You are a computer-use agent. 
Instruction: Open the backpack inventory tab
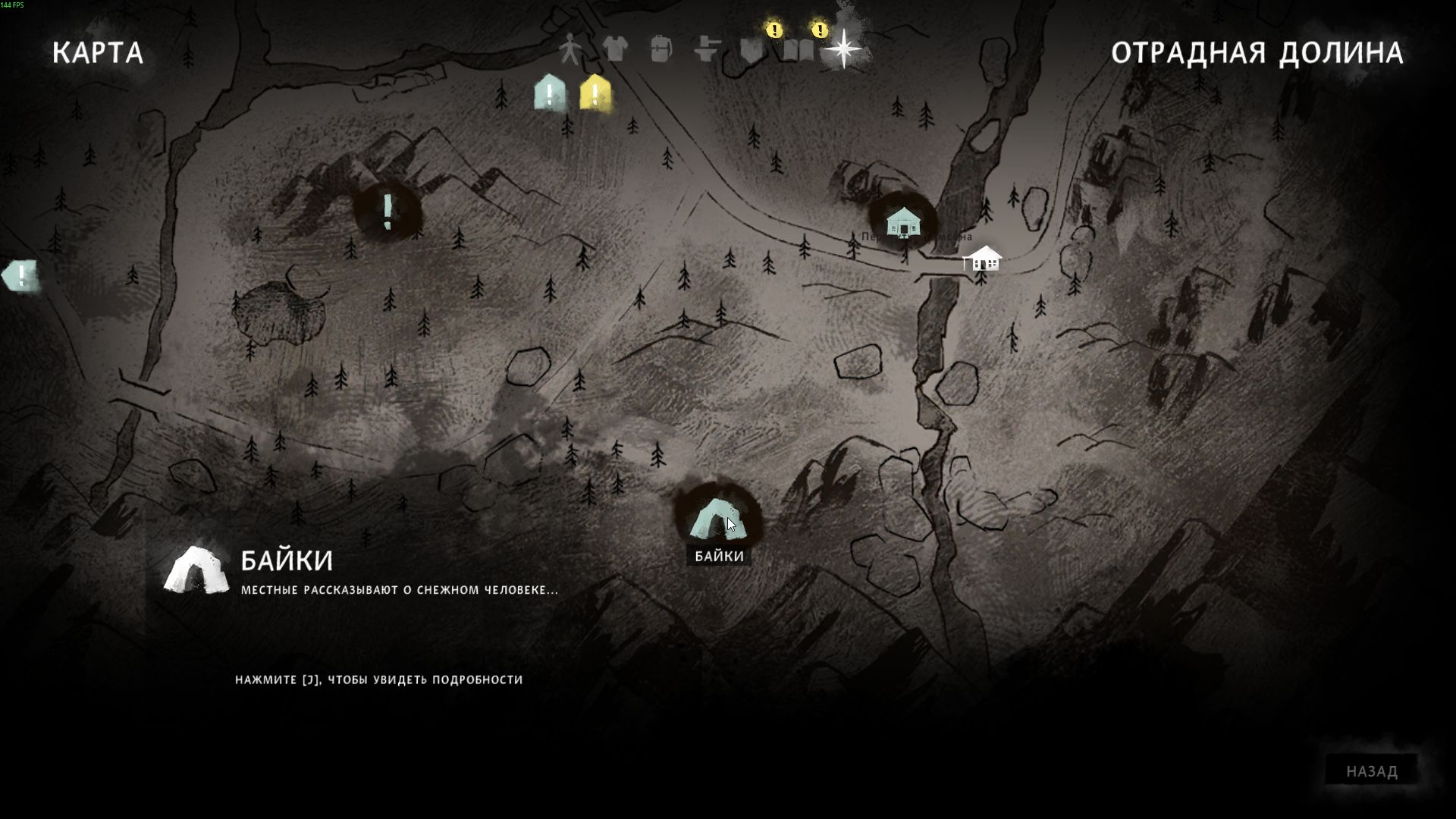(661, 49)
